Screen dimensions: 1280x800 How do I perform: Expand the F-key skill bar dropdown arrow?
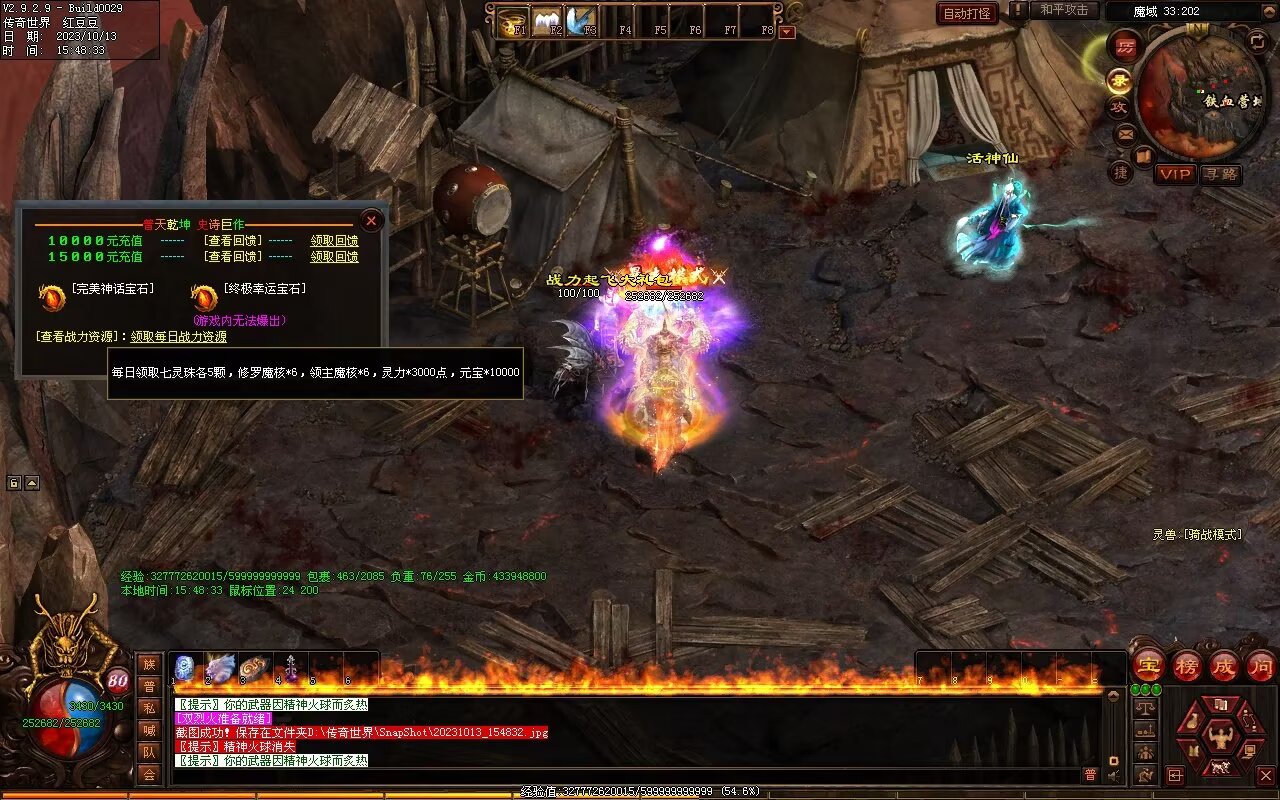[788, 31]
